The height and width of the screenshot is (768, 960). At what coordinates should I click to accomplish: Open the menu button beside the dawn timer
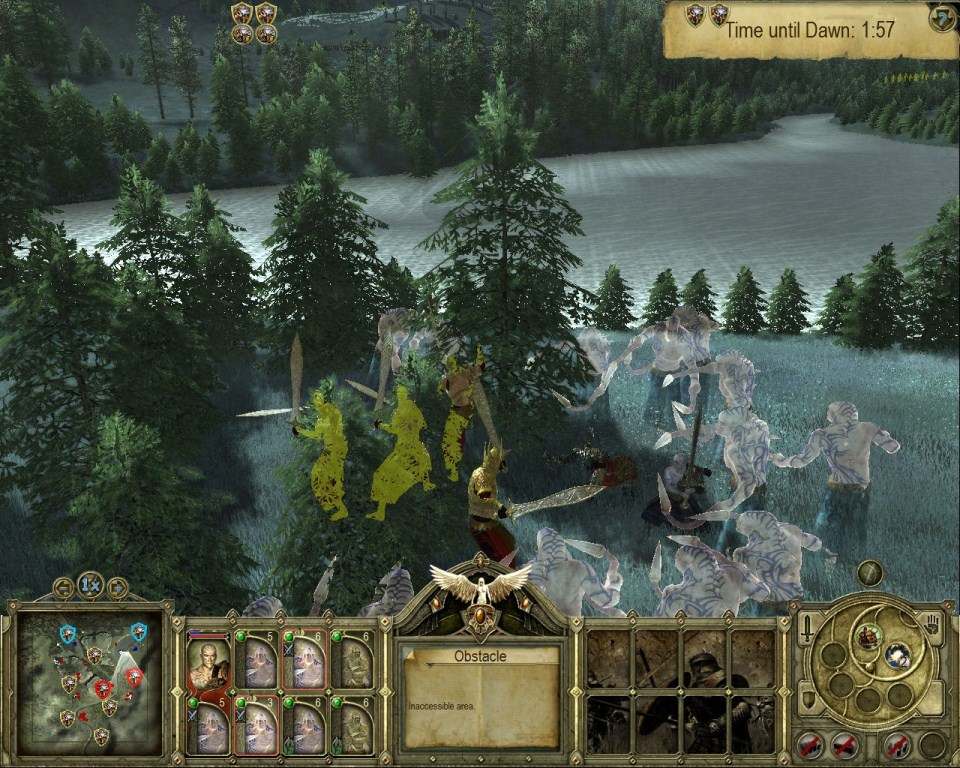click(942, 19)
